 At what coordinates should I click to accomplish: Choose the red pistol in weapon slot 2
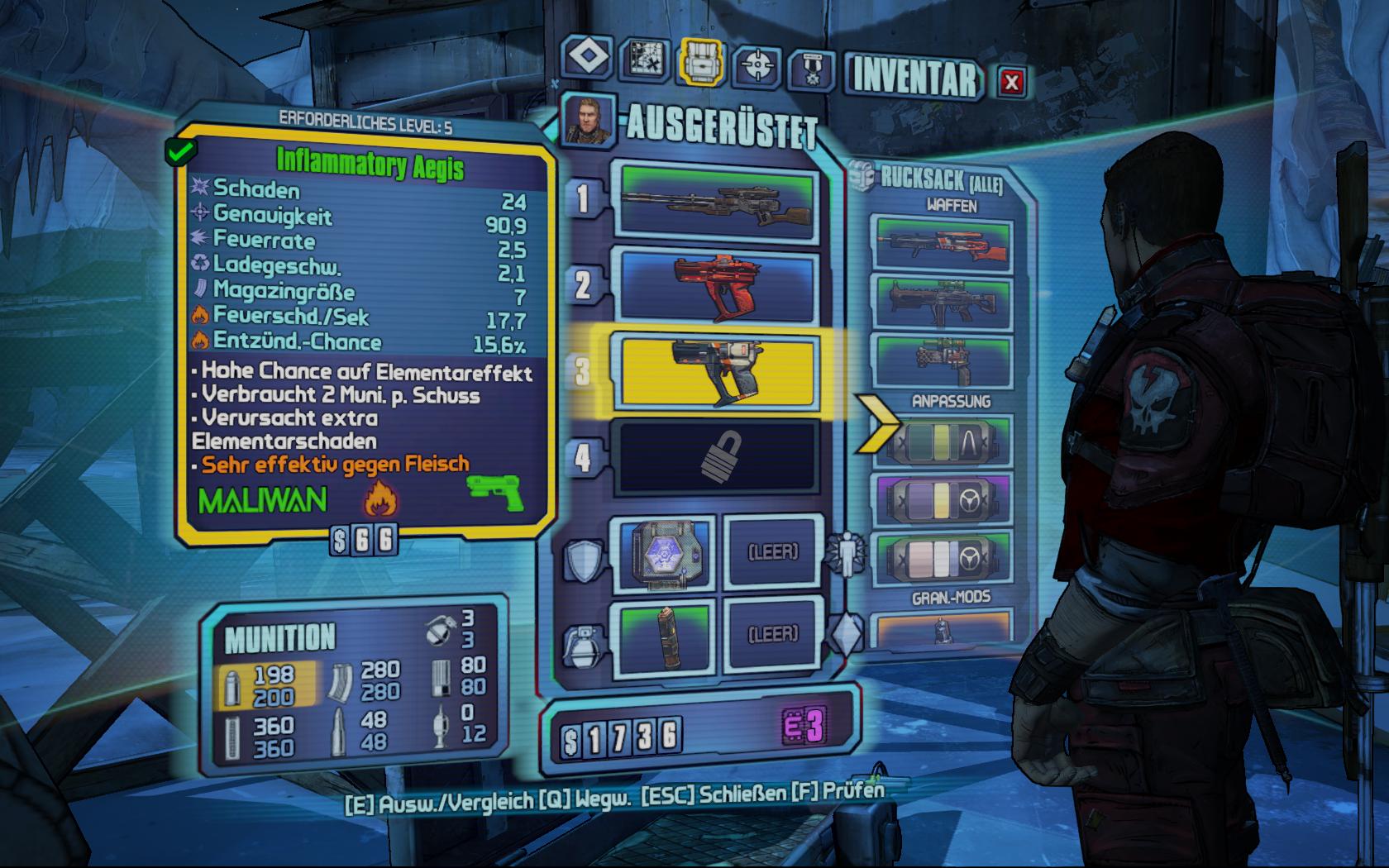716,285
